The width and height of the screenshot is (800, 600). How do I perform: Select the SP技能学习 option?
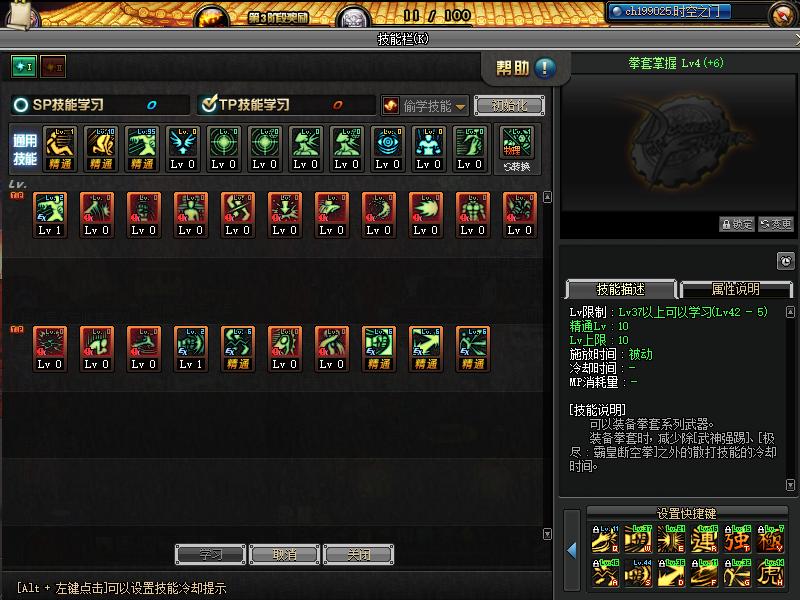pos(22,105)
